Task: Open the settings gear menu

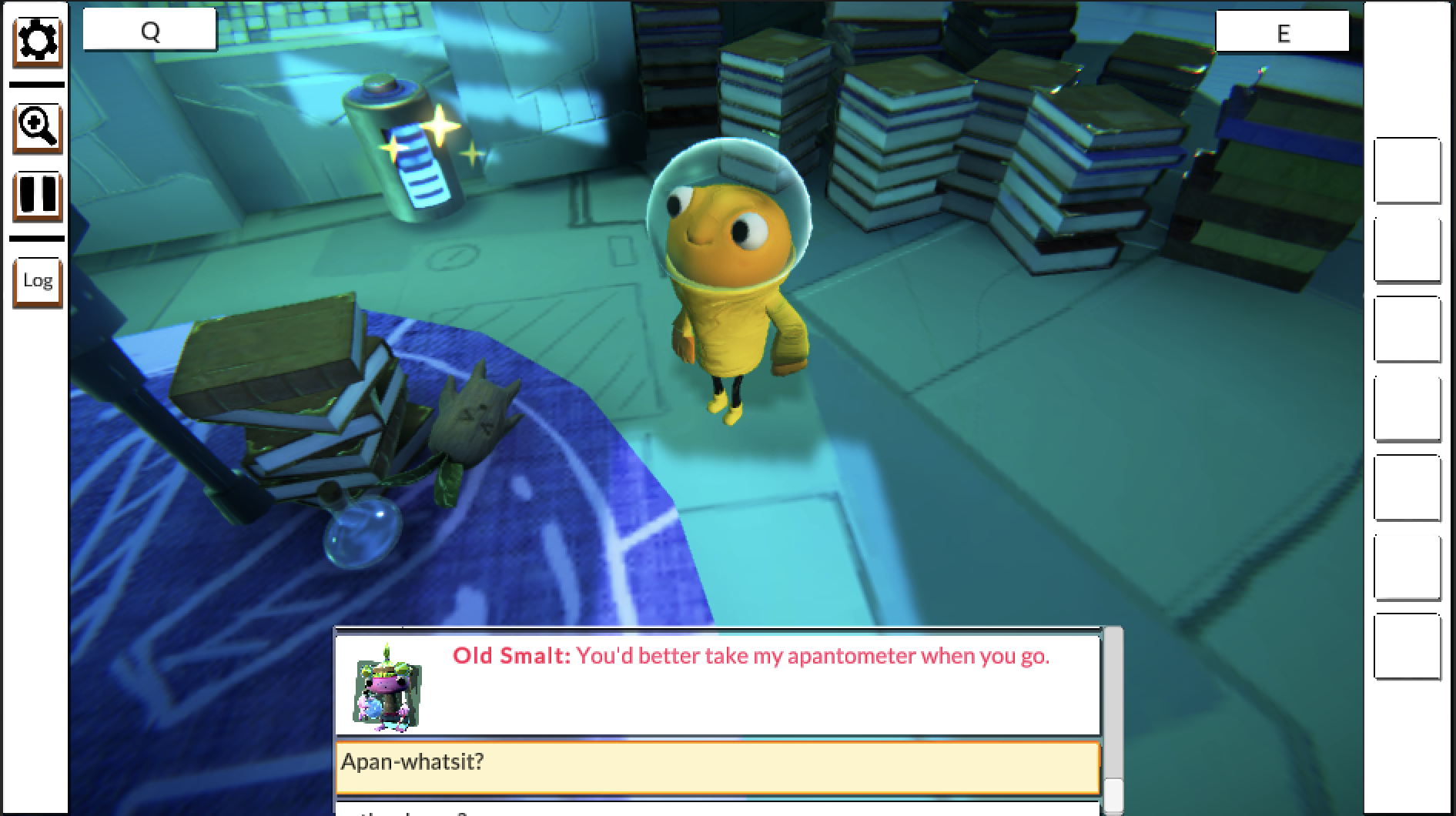Action: point(37,41)
